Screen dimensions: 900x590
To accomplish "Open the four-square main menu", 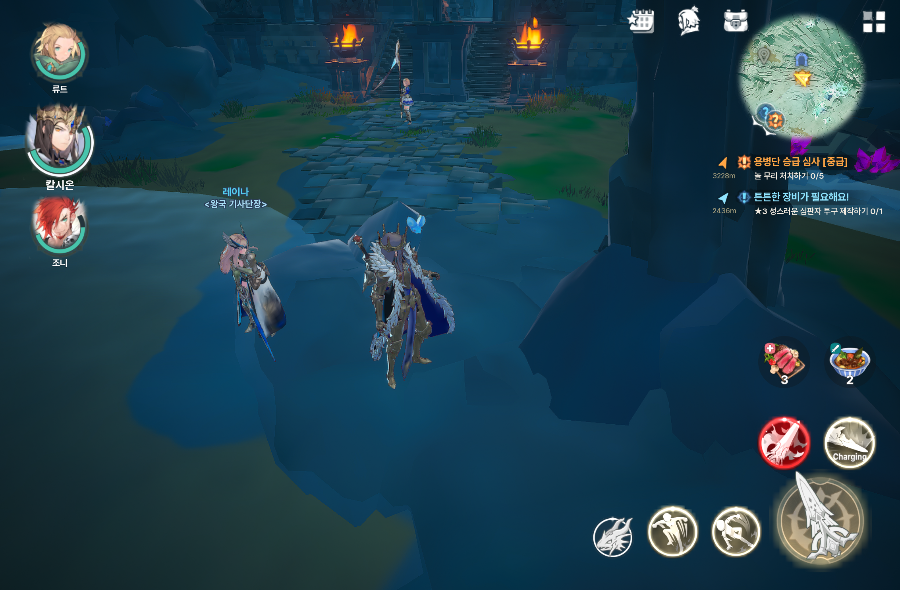I will [x=874, y=22].
